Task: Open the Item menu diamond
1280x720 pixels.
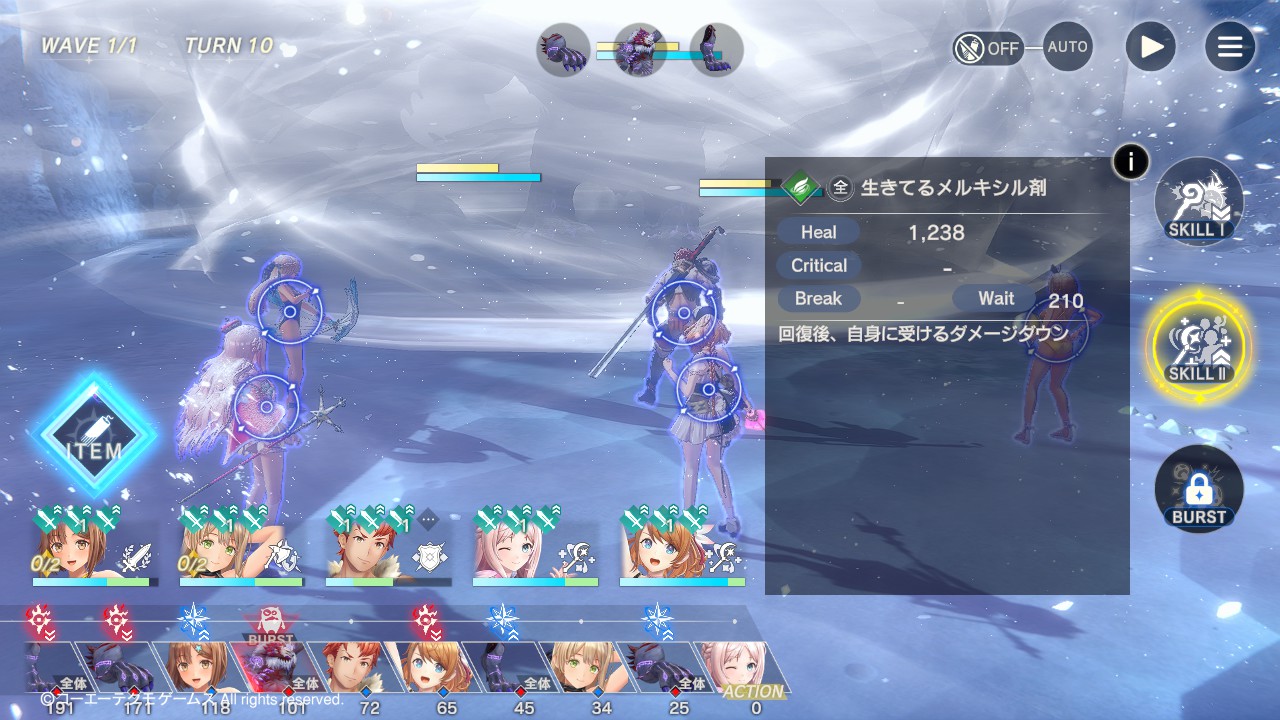Action: tap(94, 436)
